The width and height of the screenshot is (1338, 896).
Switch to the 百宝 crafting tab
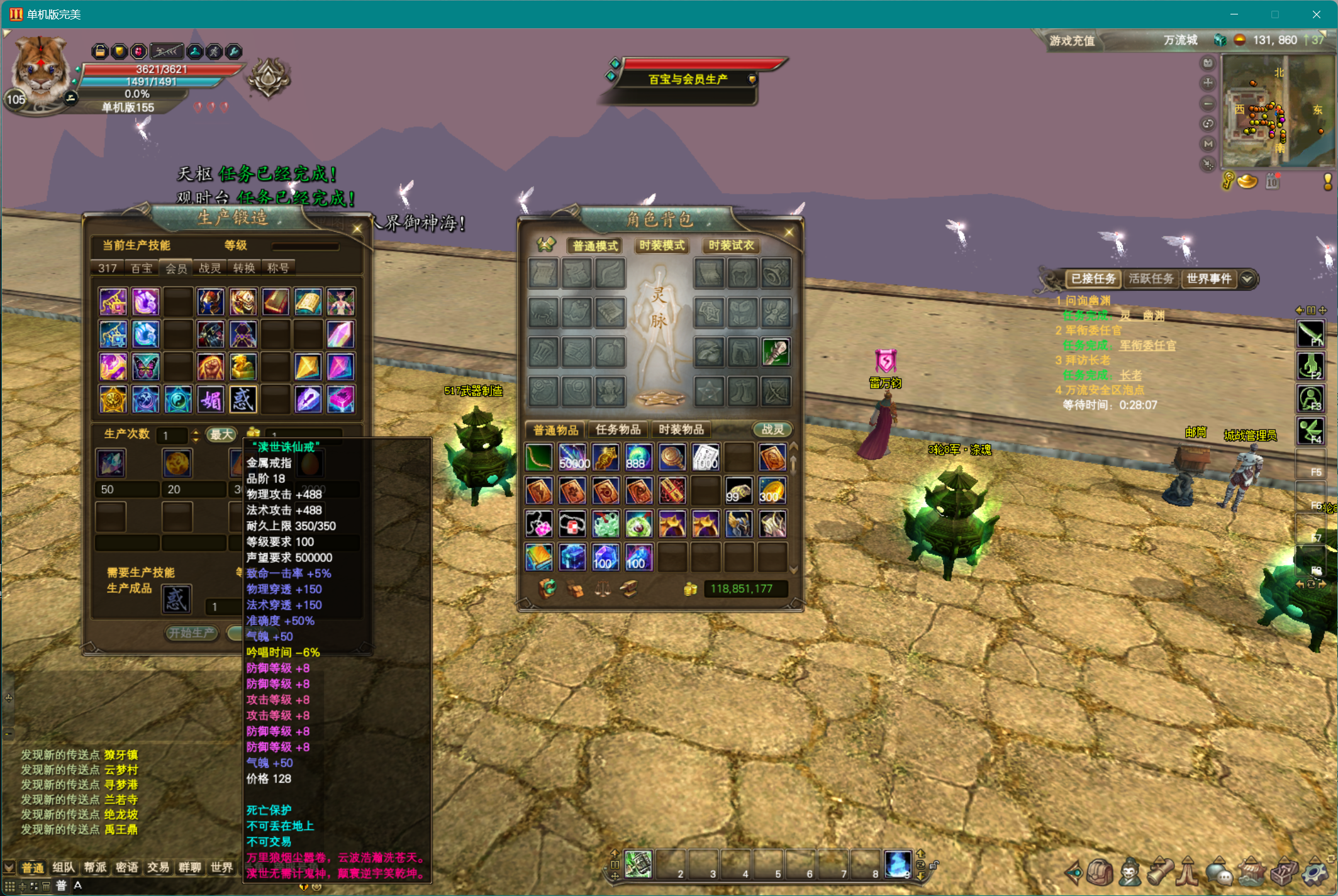pyautogui.click(x=142, y=268)
